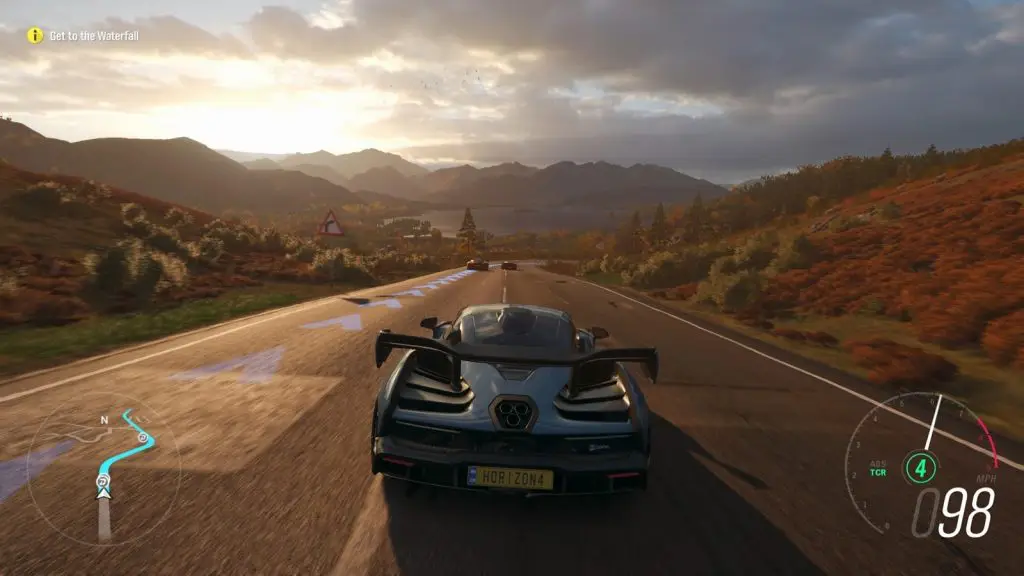Screen dimensions: 1024x576
Task: Click the "Get to the Waterfall" objective tracker
Action: point(94,36)
